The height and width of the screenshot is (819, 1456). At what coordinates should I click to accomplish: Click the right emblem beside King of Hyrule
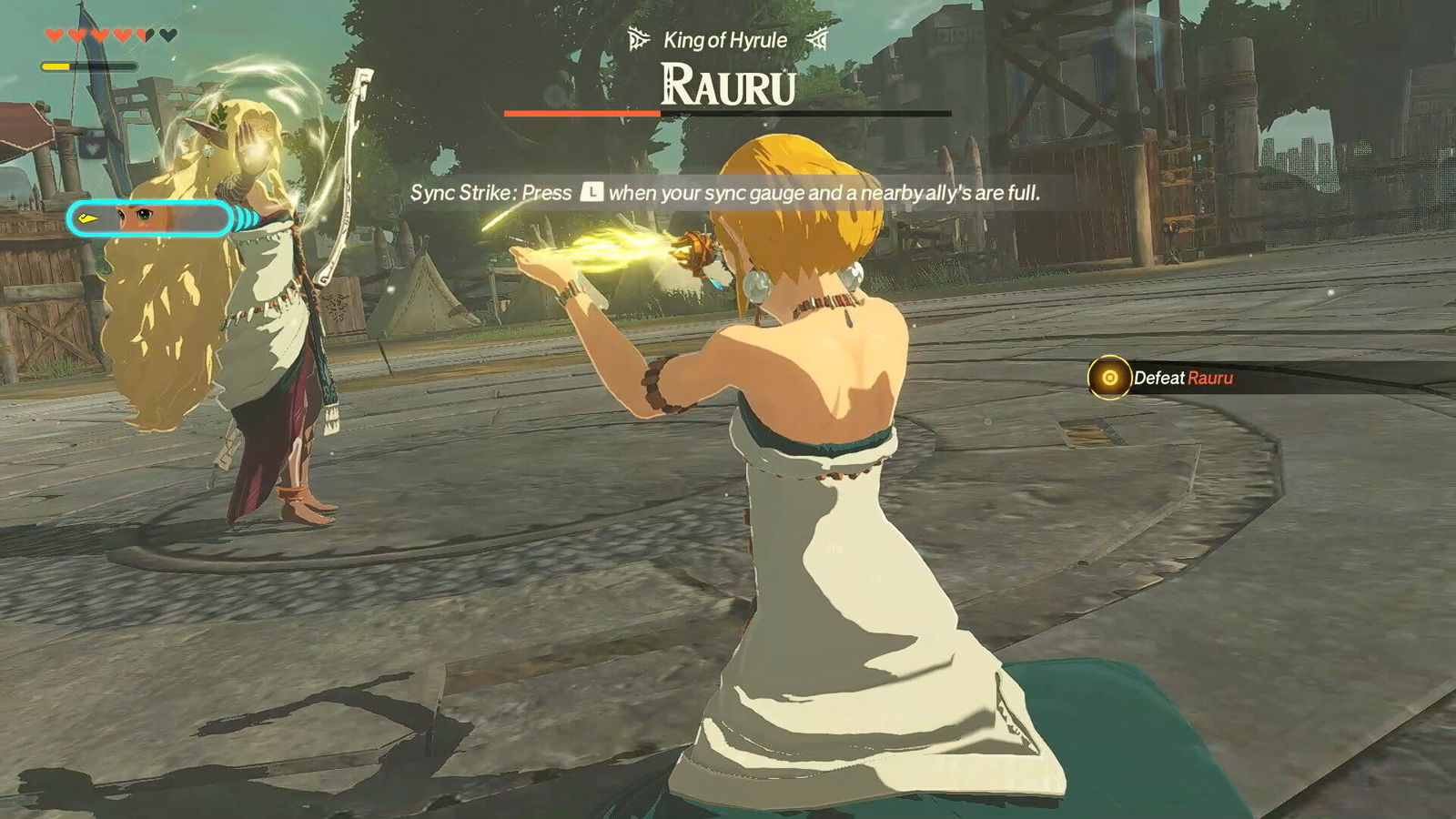816,38
